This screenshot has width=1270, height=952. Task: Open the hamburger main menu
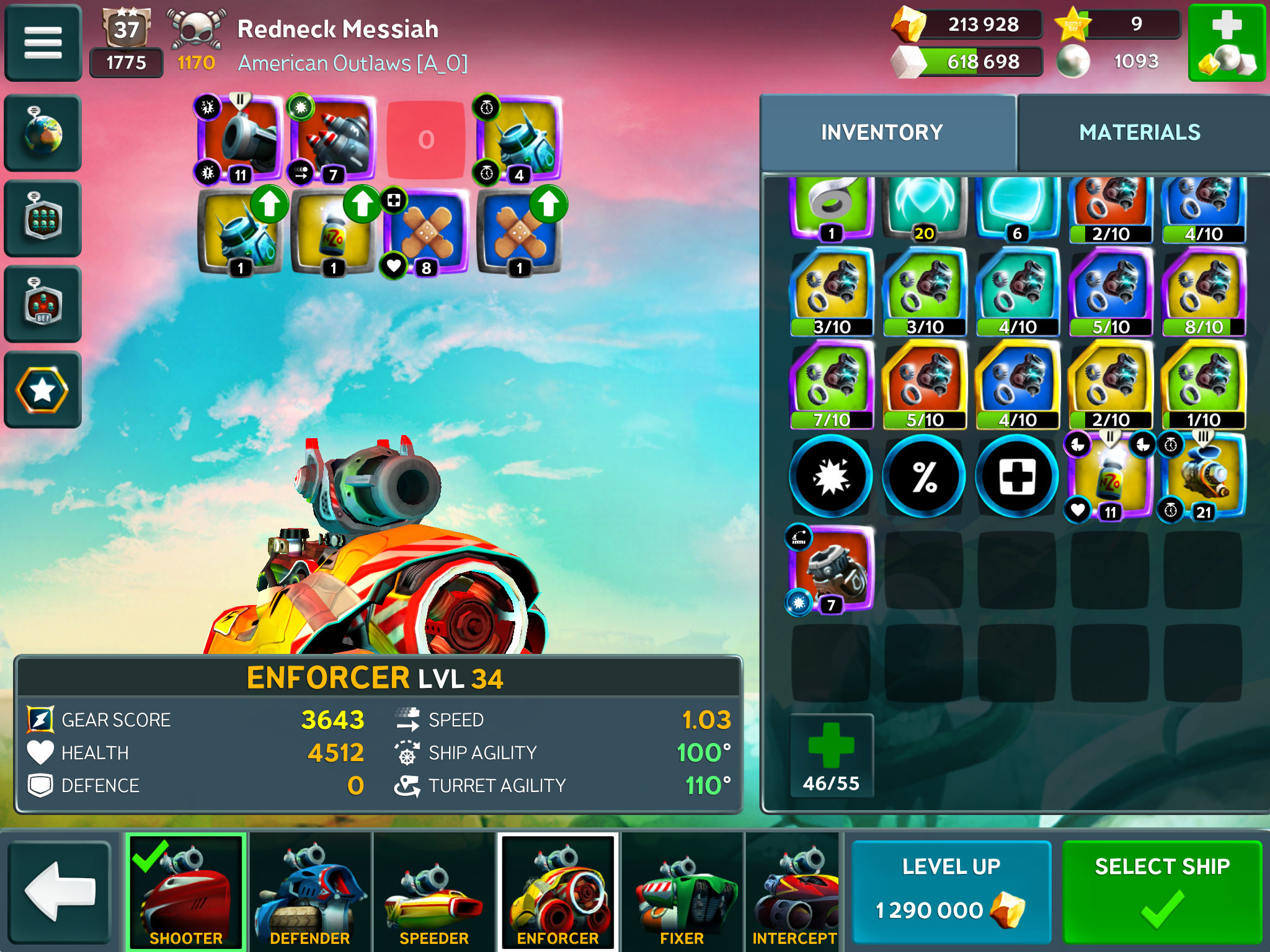43,43
